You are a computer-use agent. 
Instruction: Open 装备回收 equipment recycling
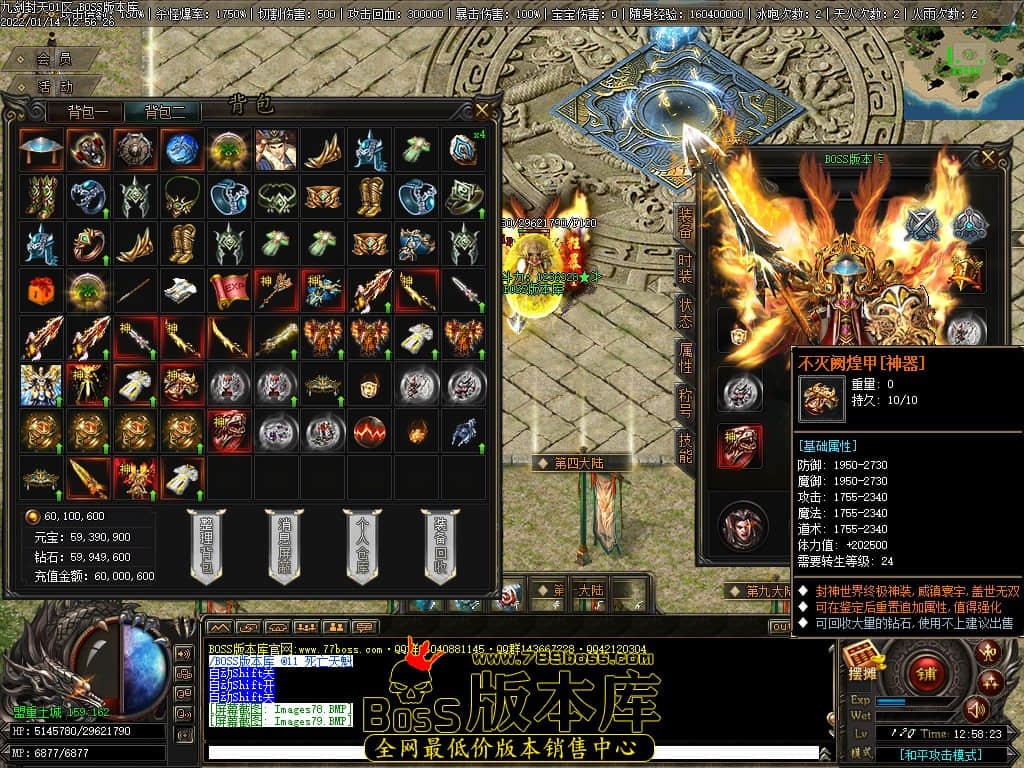point(439,545)
